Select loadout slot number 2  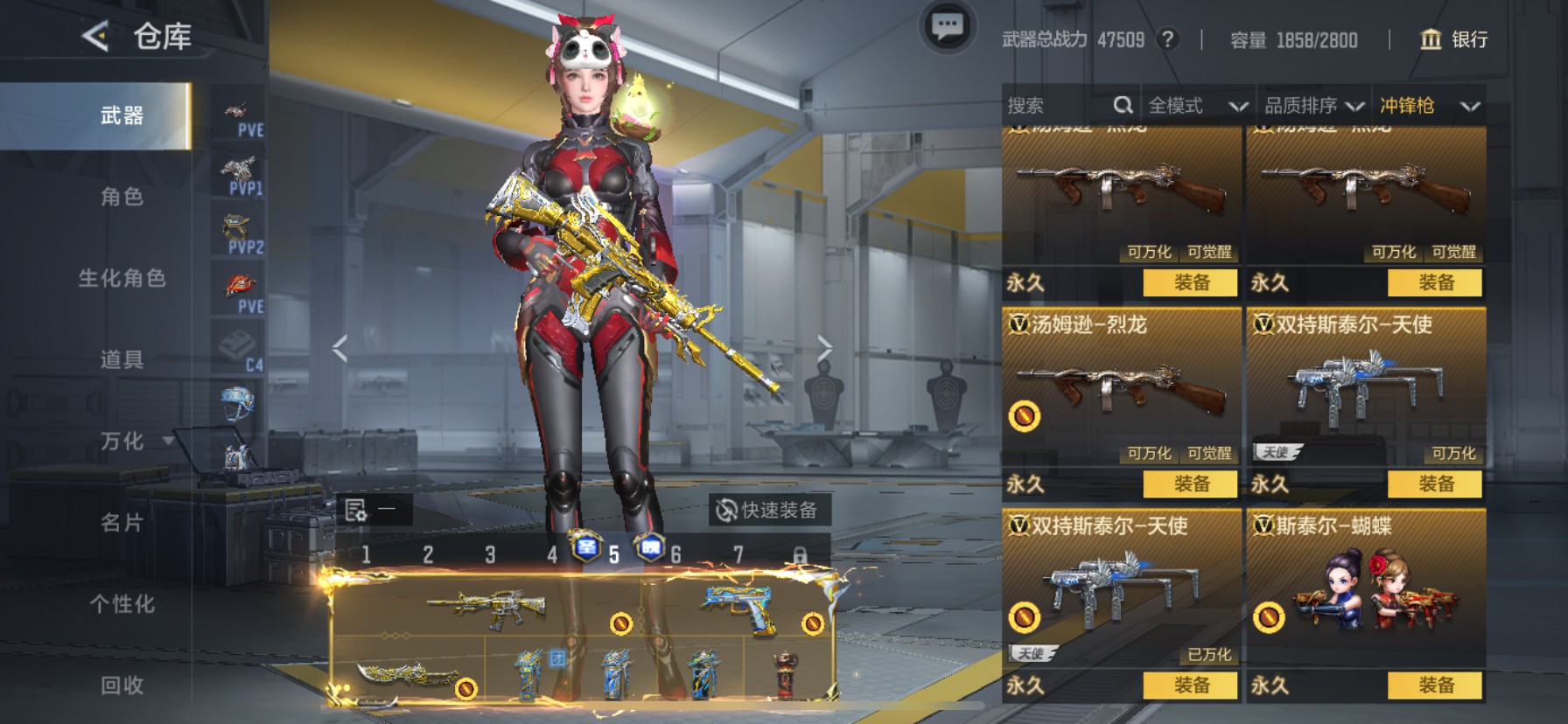428,554
